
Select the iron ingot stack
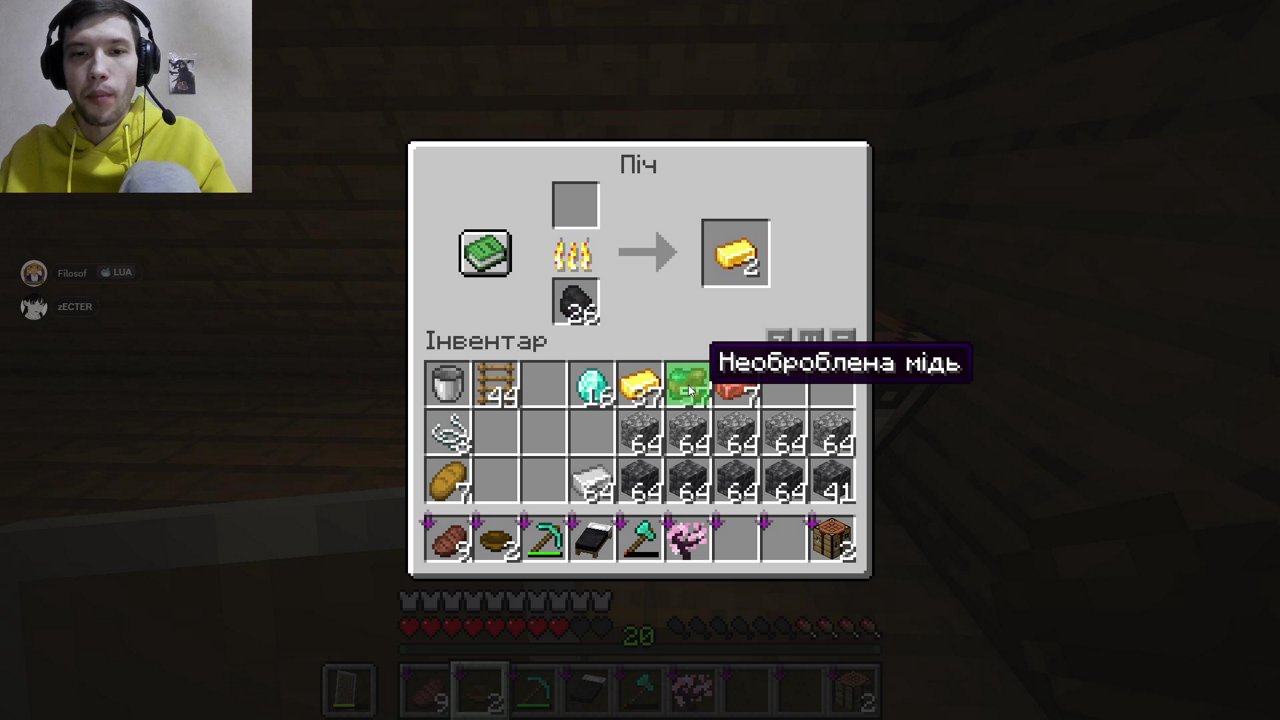(x=591, y=481)
